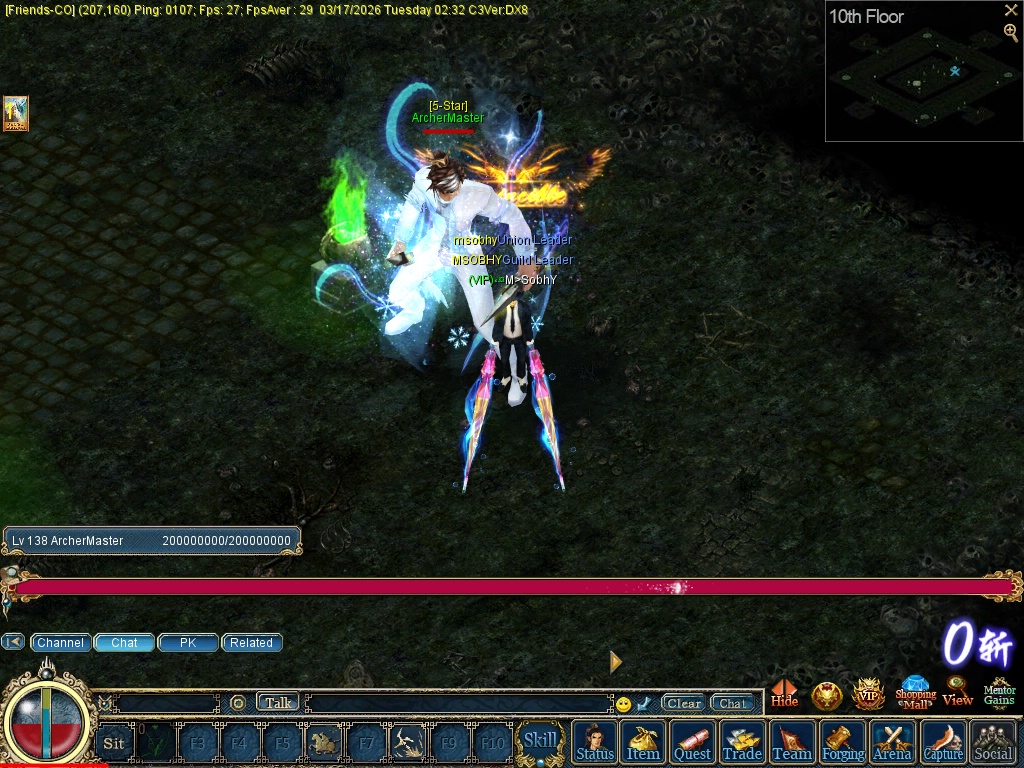The height and width of the screenshot is (768, 1024).
Task: Open the Trade window
Action: pyautogui.click(x=742, y=742)
